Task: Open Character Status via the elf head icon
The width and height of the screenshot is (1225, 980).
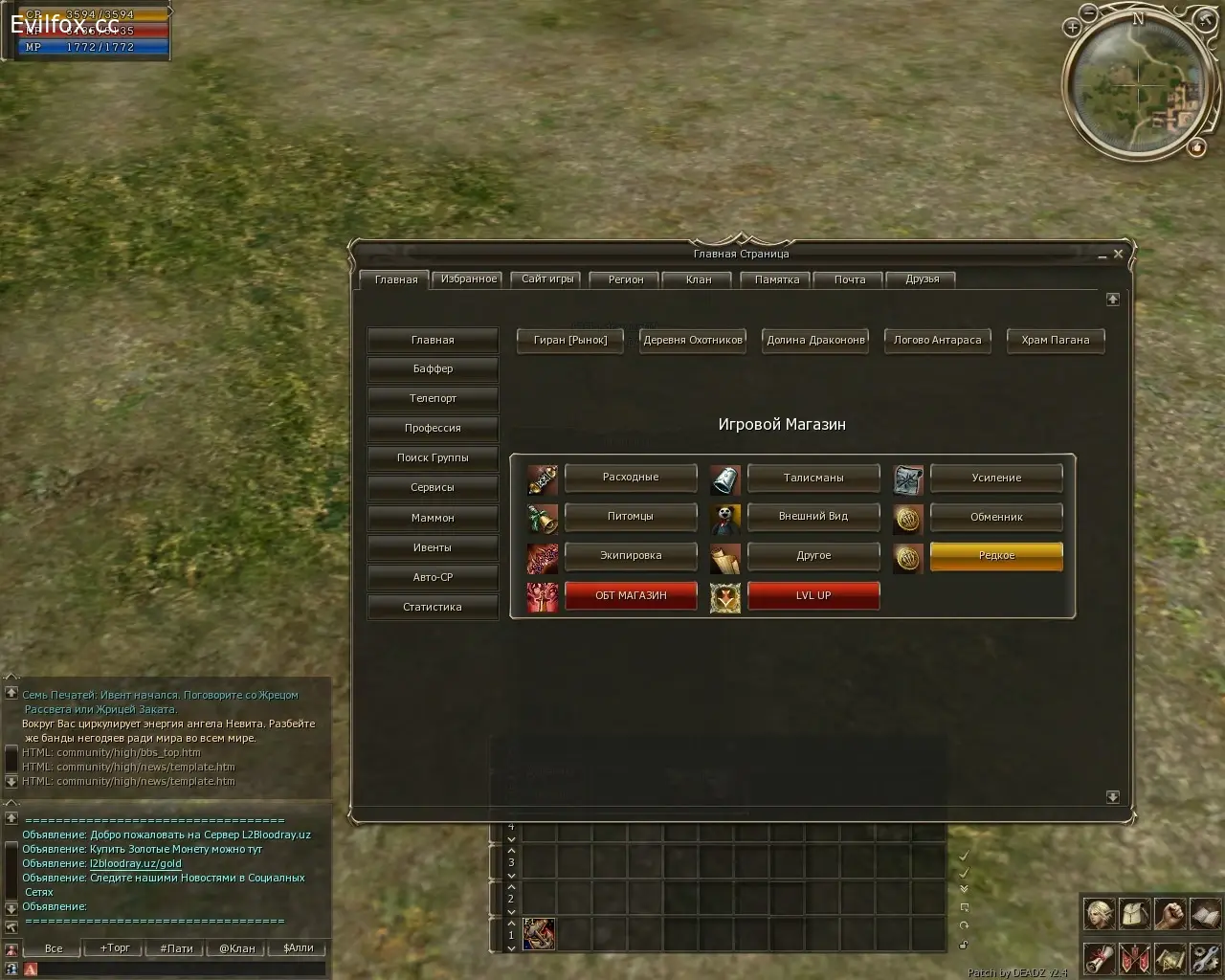Action: click(1099, 914)
